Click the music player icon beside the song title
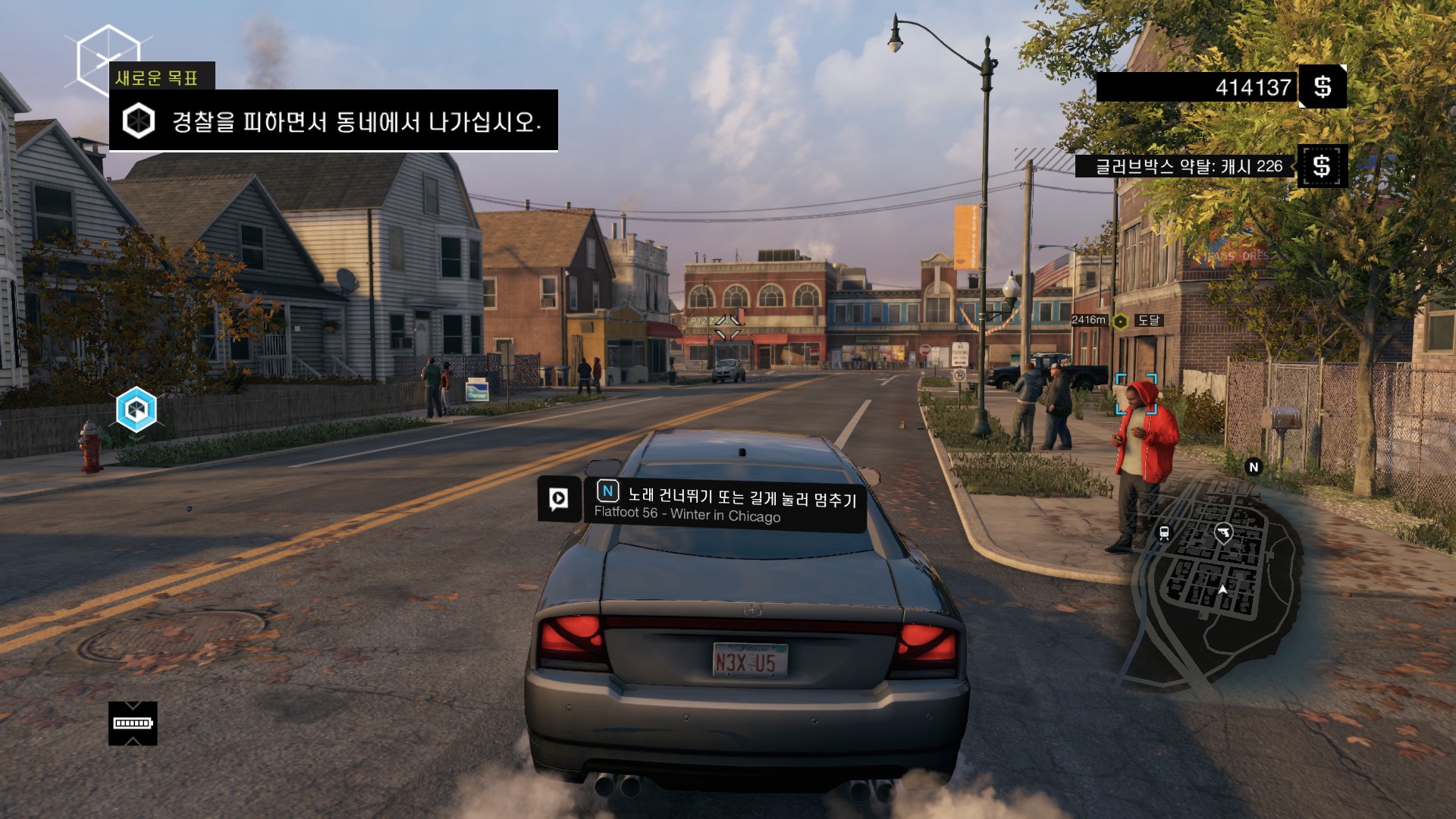Screen dimensions: 1456x819 click(x=559, y=498)
